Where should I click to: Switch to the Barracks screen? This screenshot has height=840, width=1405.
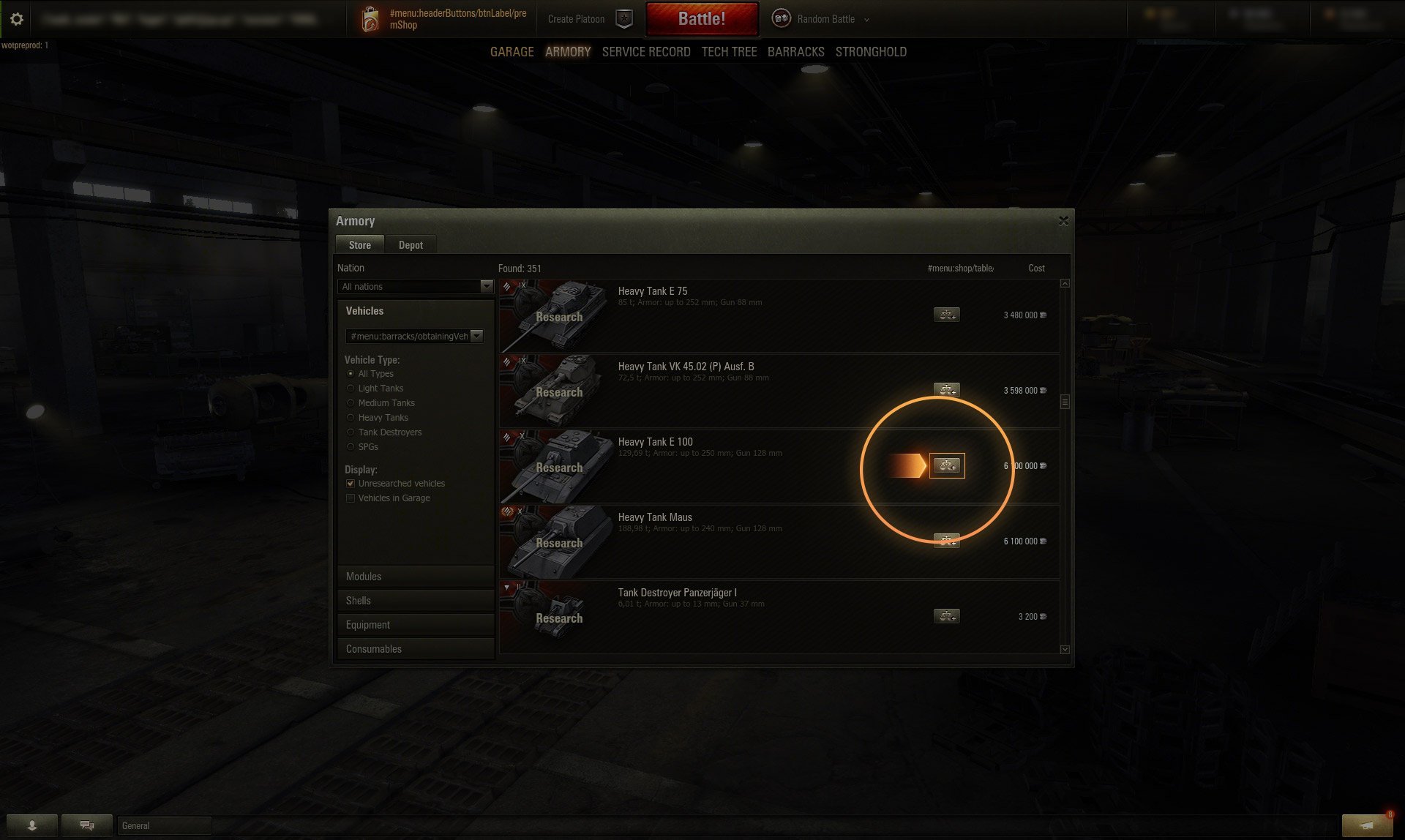[795, 52]
